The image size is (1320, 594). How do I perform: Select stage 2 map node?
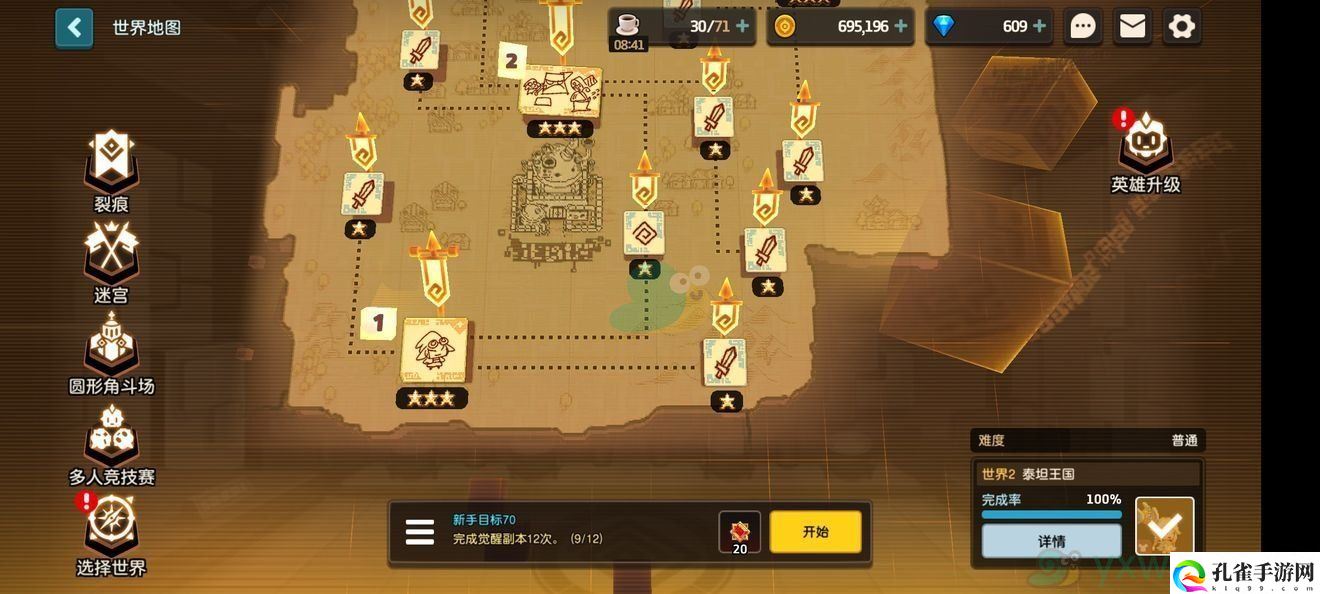pyautogui.click(x=560, y=92)
